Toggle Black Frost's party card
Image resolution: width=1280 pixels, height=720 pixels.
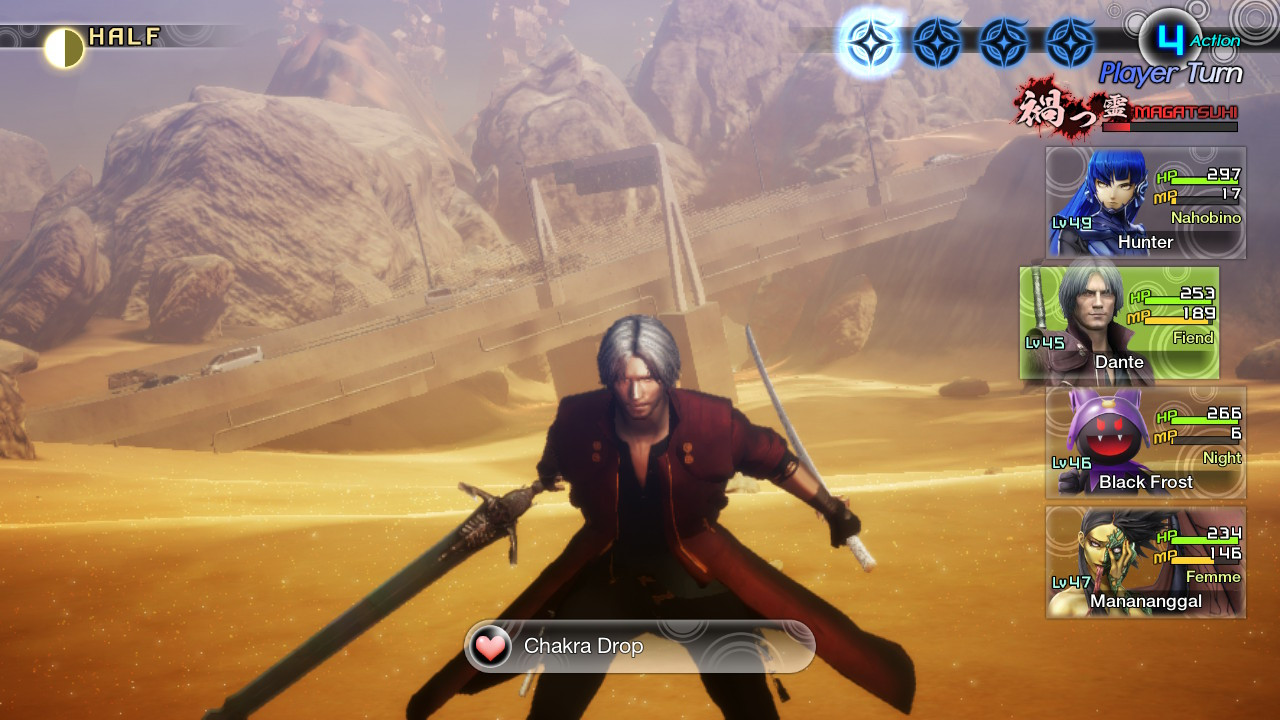[1145, 442]
